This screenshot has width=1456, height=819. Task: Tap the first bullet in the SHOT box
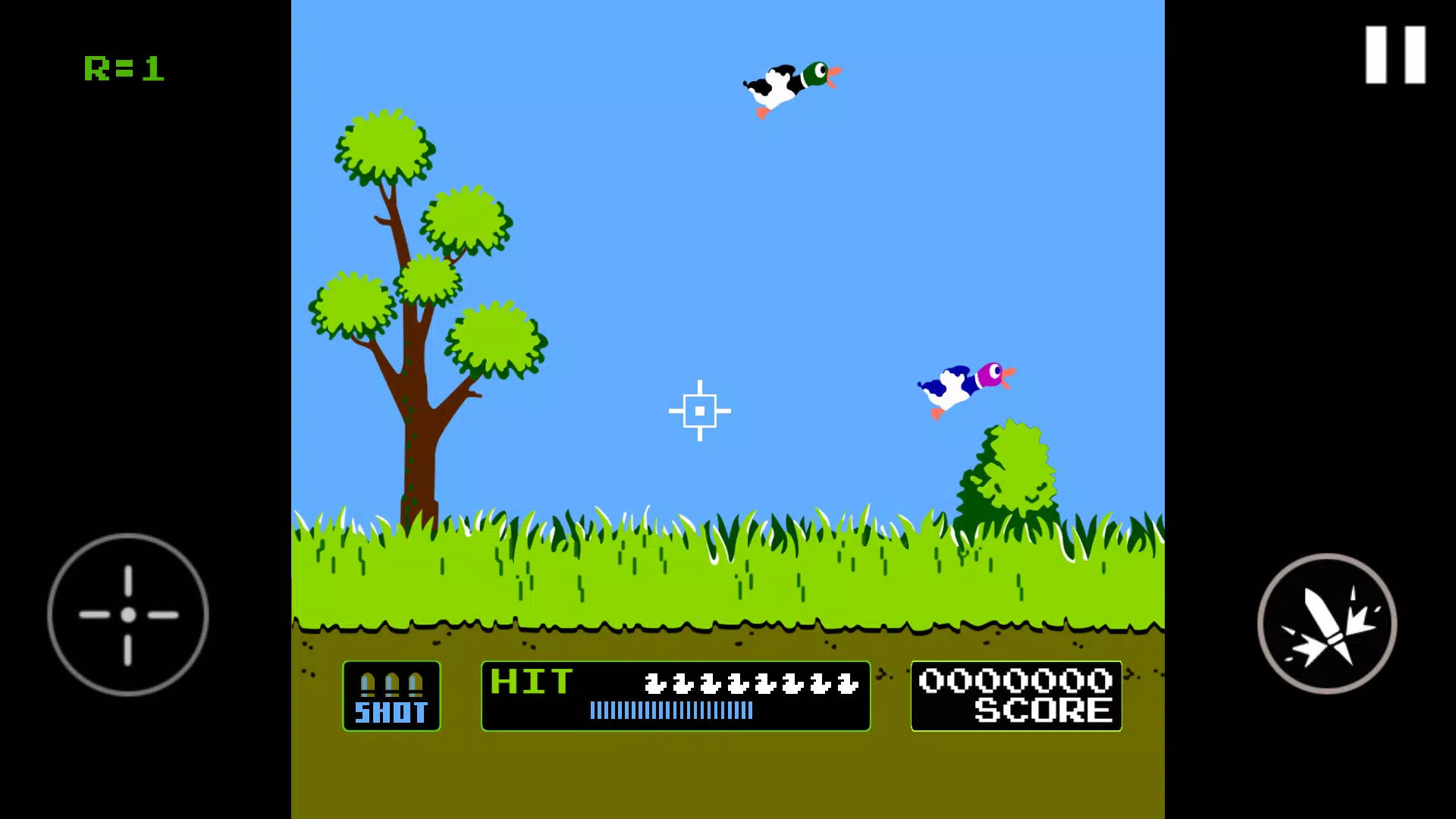[x=369, y=682]
